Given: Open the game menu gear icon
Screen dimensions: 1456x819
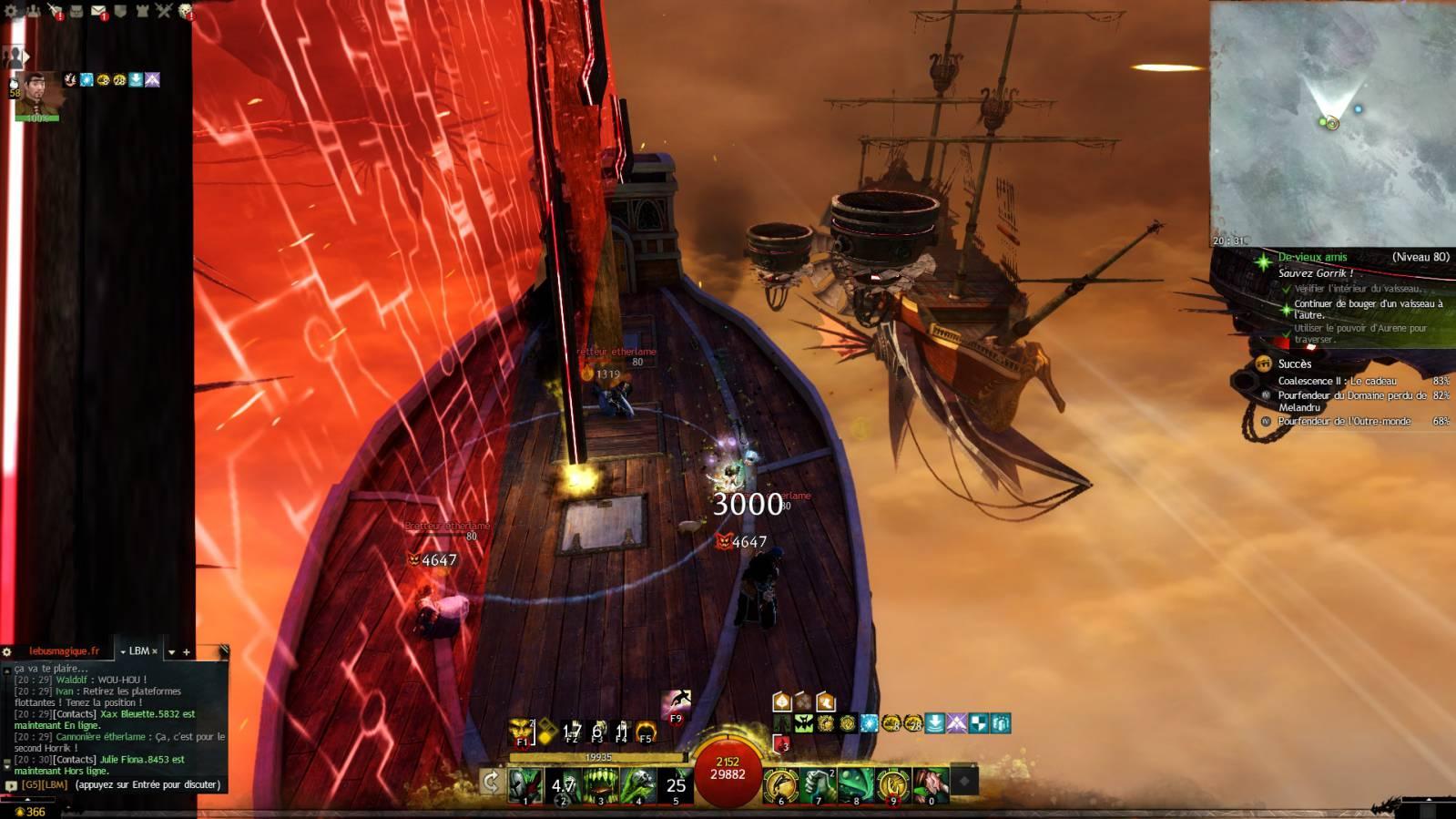Looking at the screenshot, I should click(12, 10).
